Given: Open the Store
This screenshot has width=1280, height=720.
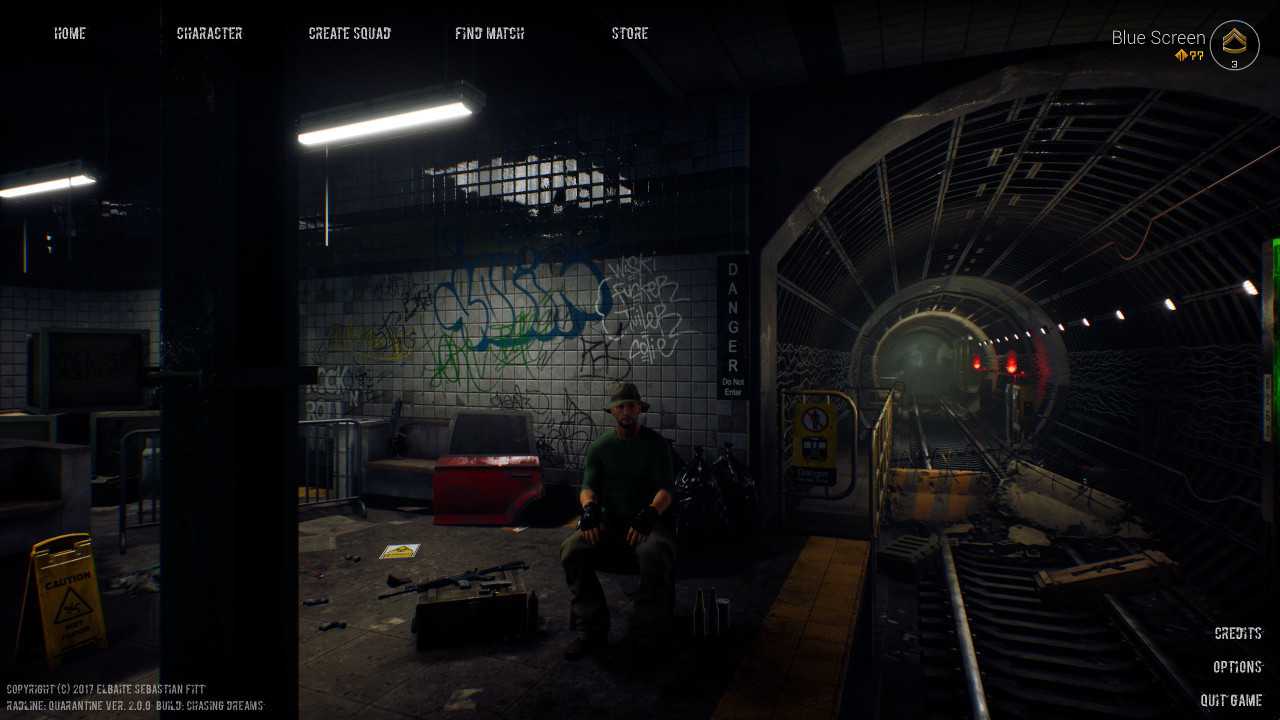Looking at the screenshot, I should tap(630, 33).
